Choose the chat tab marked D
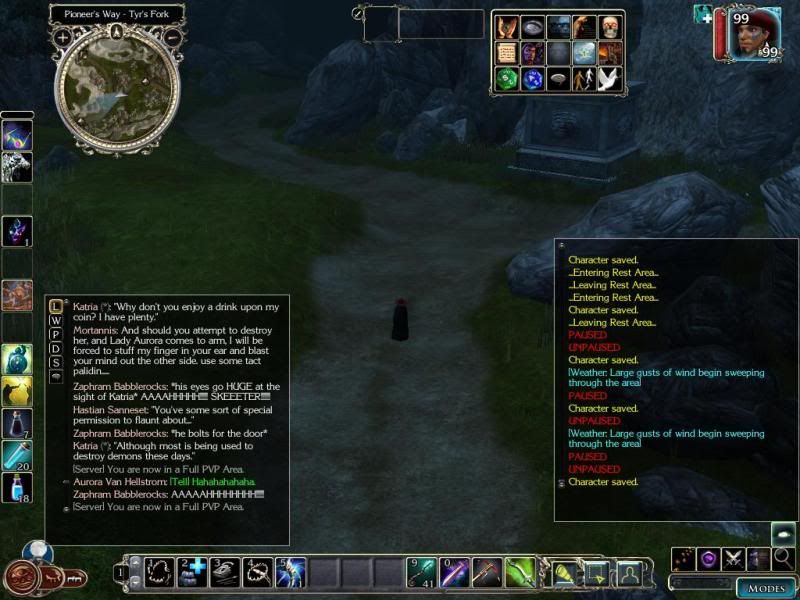This screenshot has width=800, height=600. click(x=56, y=348)
